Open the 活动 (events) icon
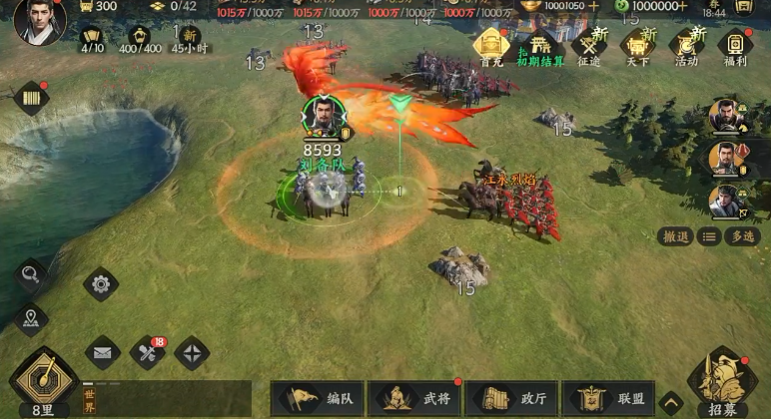This screenshot has height=419, width=771. 686,45
